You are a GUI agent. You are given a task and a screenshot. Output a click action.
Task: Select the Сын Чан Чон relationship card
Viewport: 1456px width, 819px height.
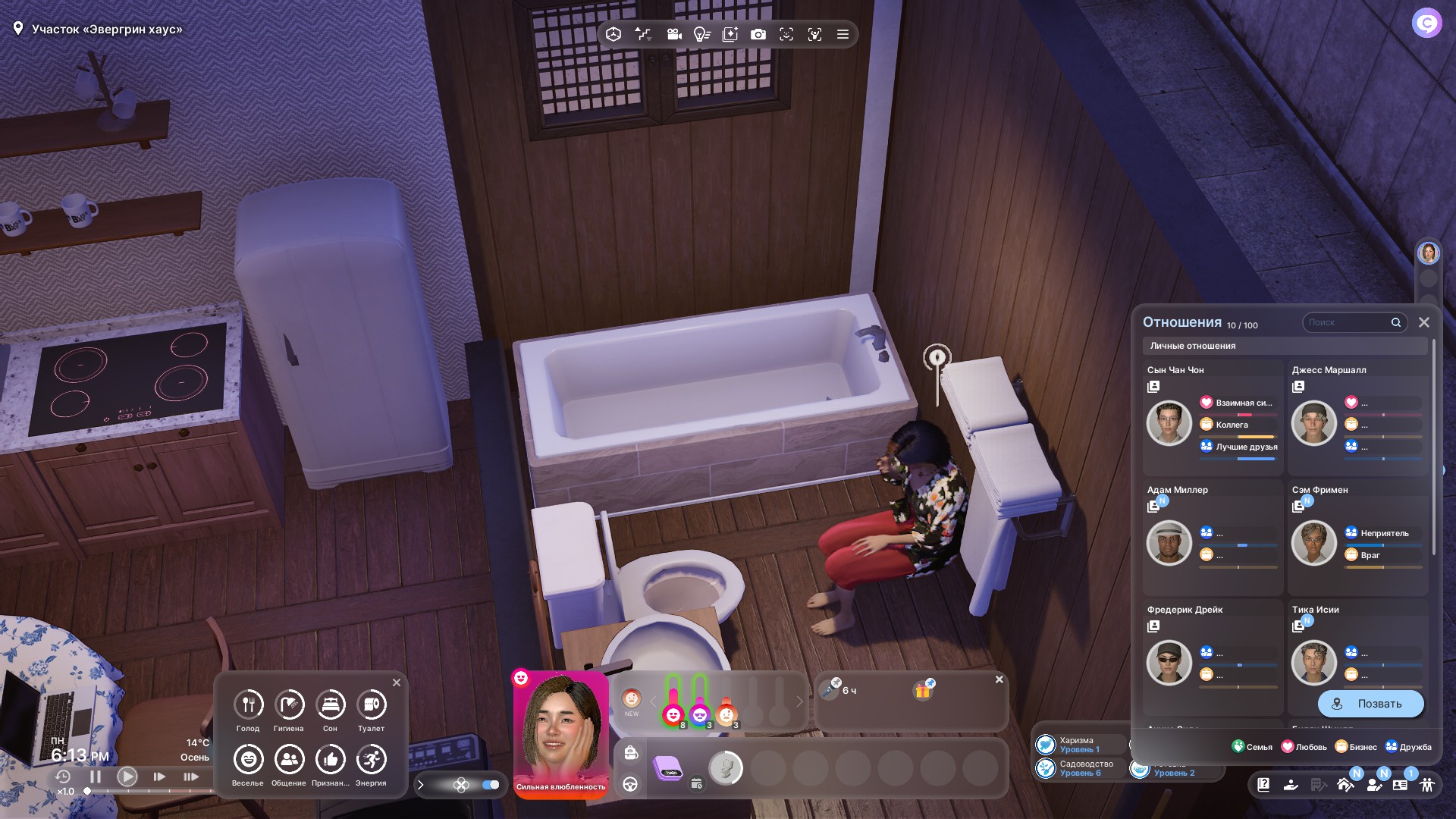click(x=1212, y=417)
